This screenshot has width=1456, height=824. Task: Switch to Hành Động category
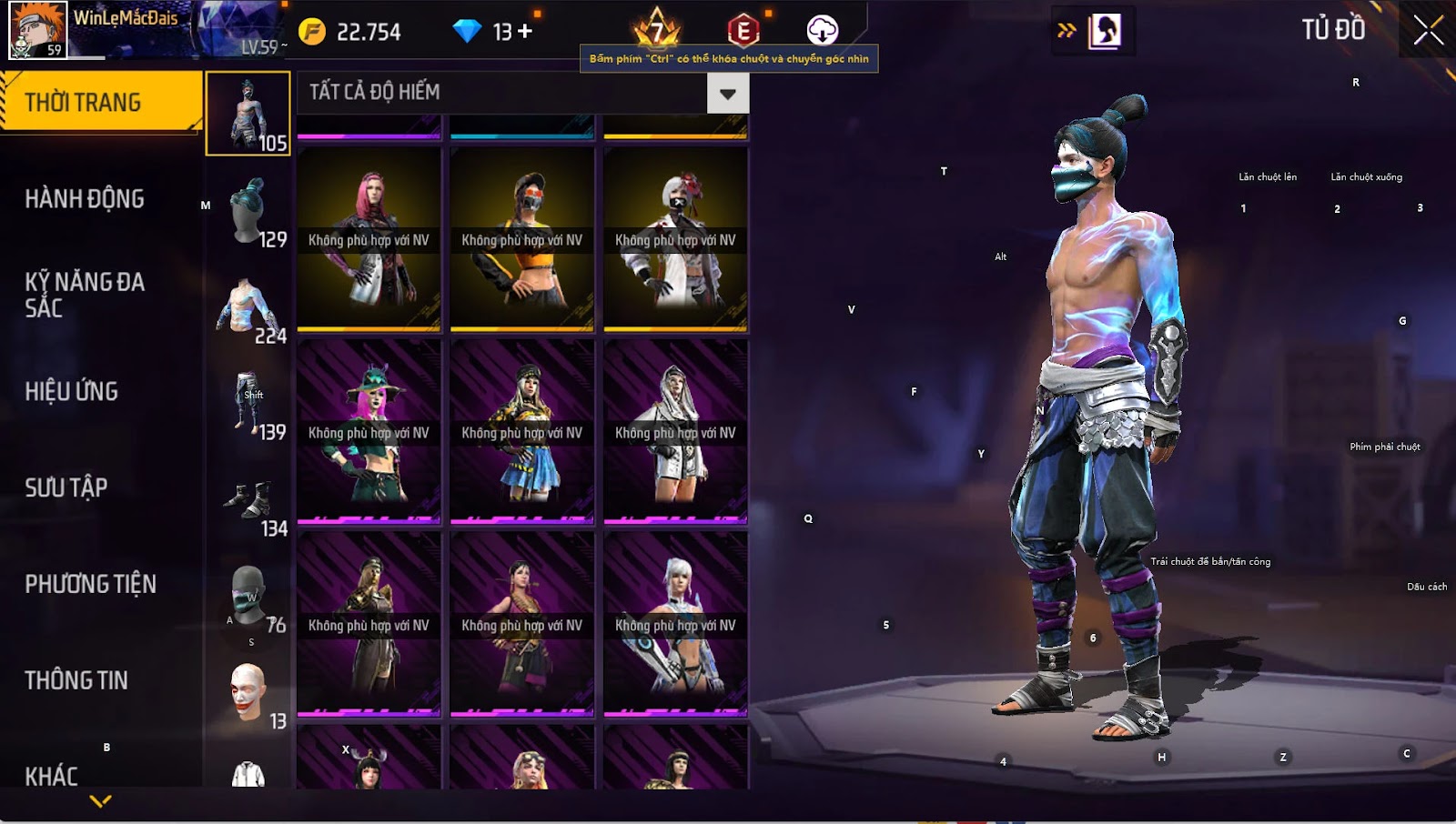[x=85, y=198]
